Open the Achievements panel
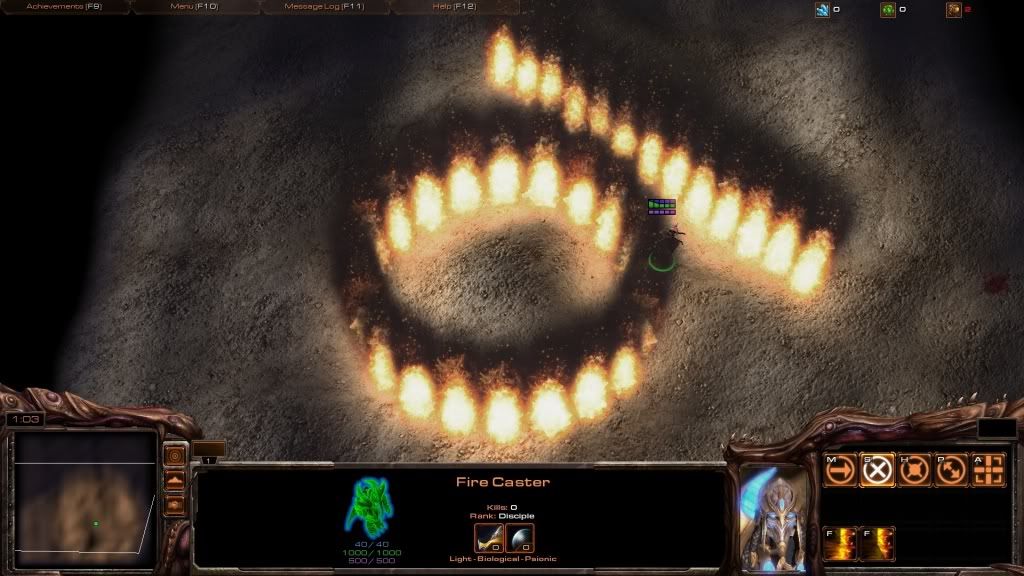Image resolution: width=1024 pixels, height=576 pixels. (x=65, y=7)
